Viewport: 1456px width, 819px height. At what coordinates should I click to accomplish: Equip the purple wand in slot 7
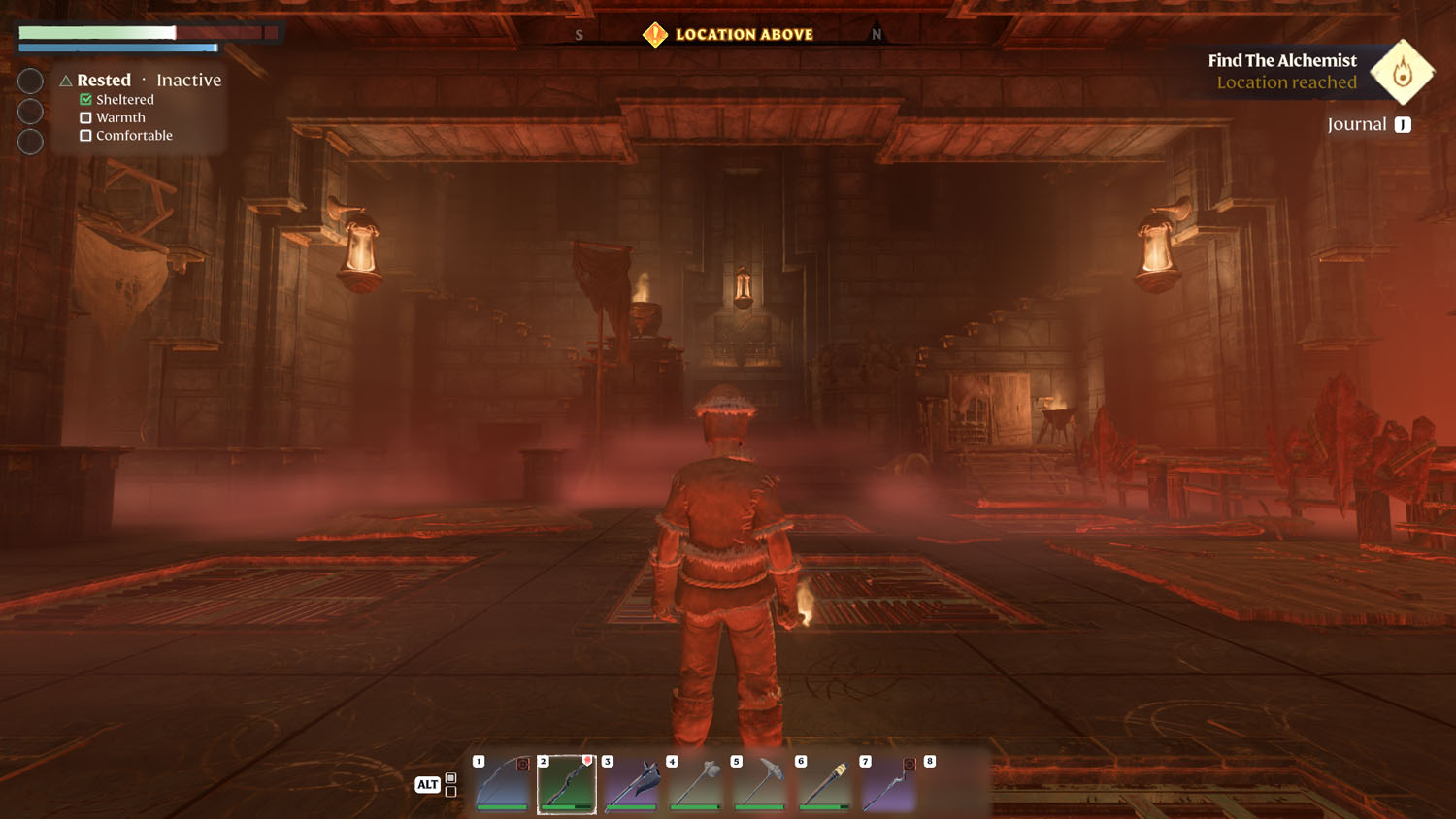tap(888, 784)
